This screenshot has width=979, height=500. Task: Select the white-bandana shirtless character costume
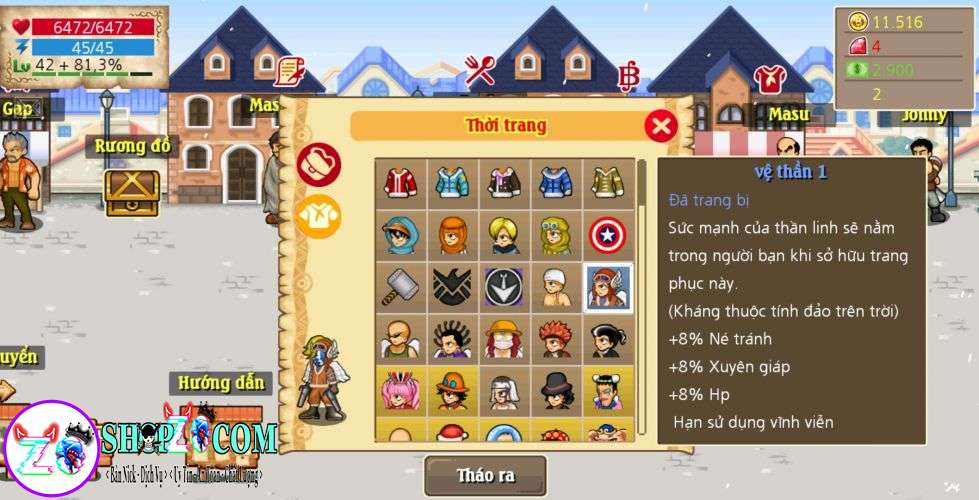tap(555, 287)
